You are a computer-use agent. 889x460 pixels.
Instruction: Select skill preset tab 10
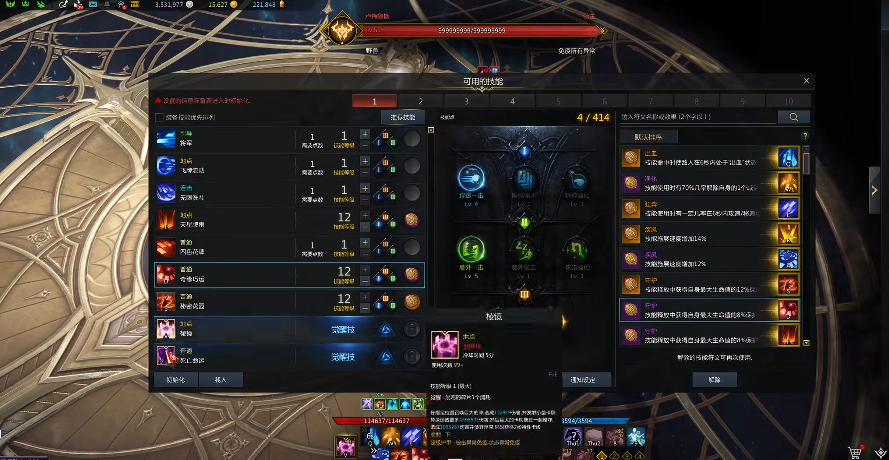coord(788,101)
